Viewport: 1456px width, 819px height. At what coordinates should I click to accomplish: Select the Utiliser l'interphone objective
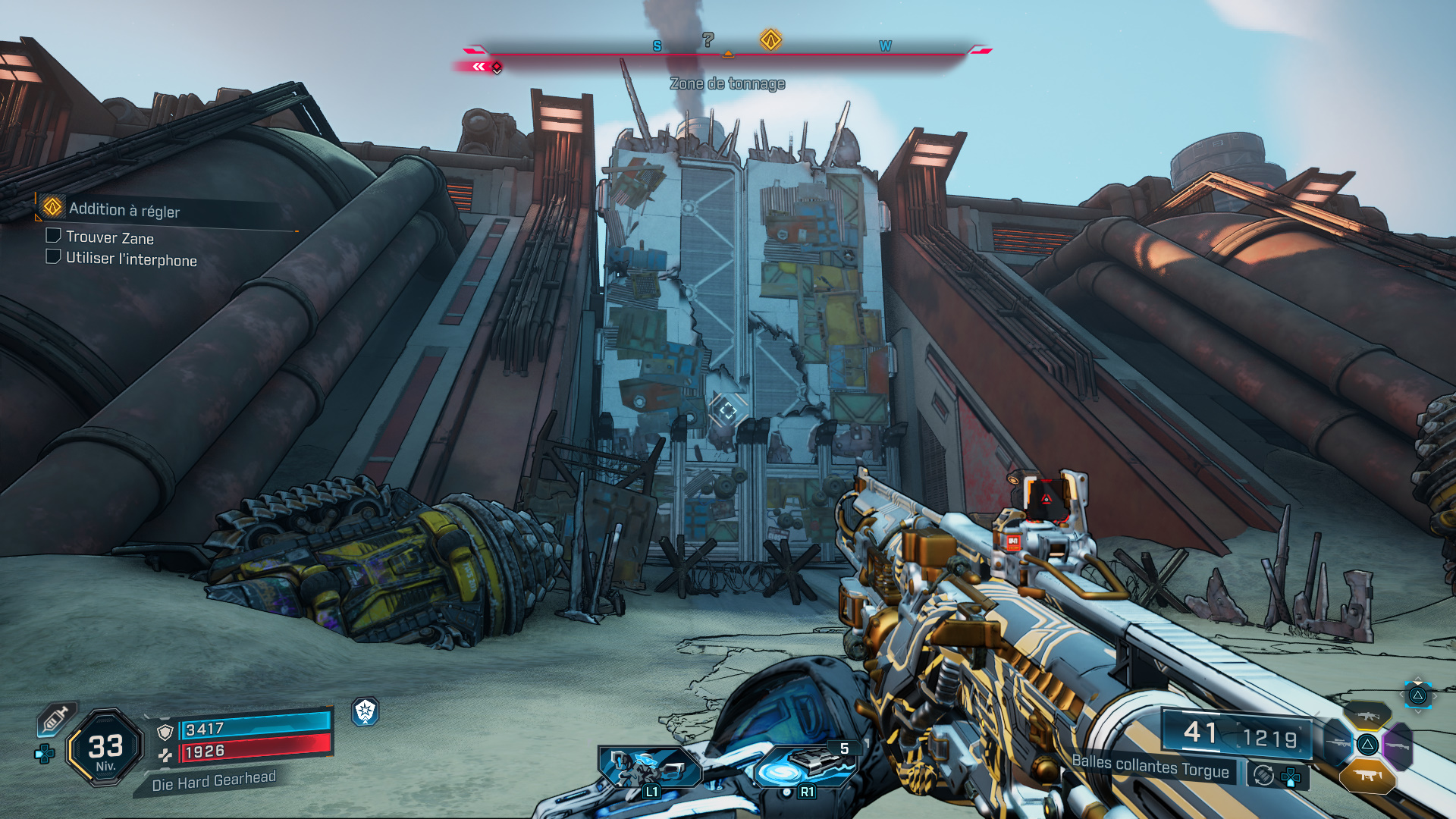[130, 259]
